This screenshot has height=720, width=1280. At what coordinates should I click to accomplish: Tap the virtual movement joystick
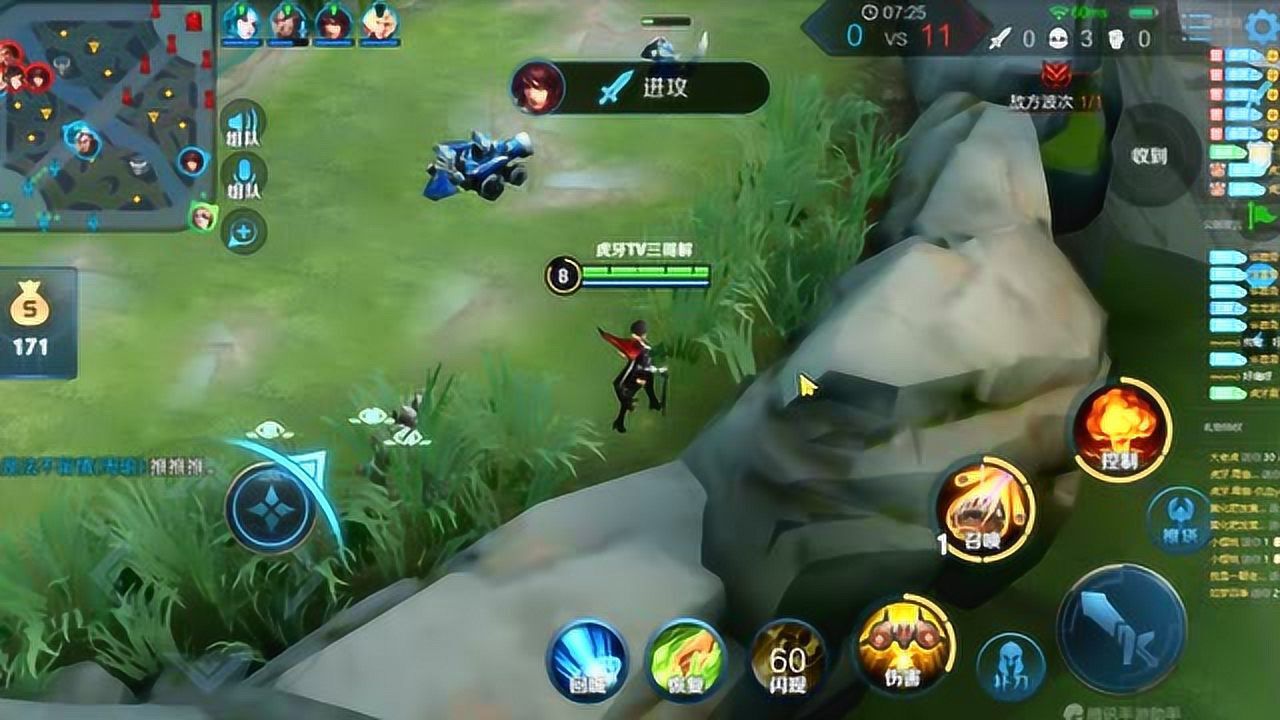click(272, 509)
